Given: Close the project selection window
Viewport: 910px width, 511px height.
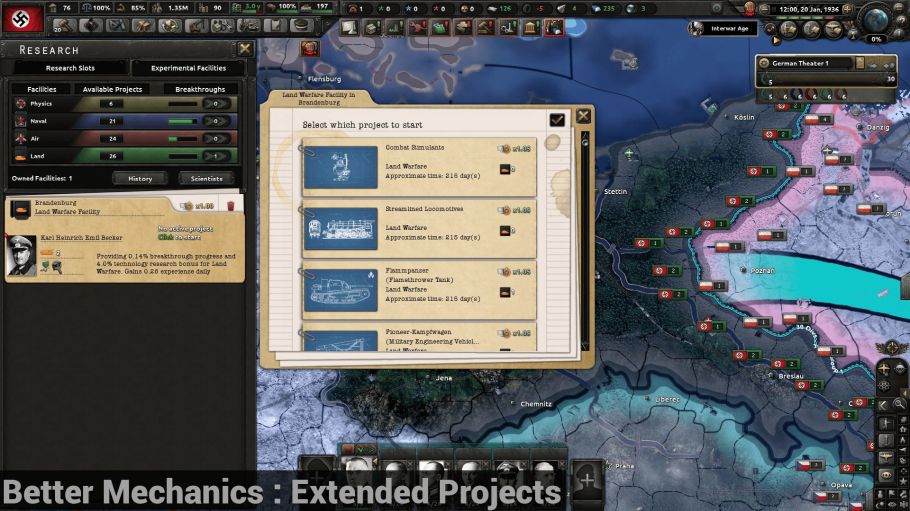Looking at the screenshot, I should pyautogui.click(x=583, y=117).
